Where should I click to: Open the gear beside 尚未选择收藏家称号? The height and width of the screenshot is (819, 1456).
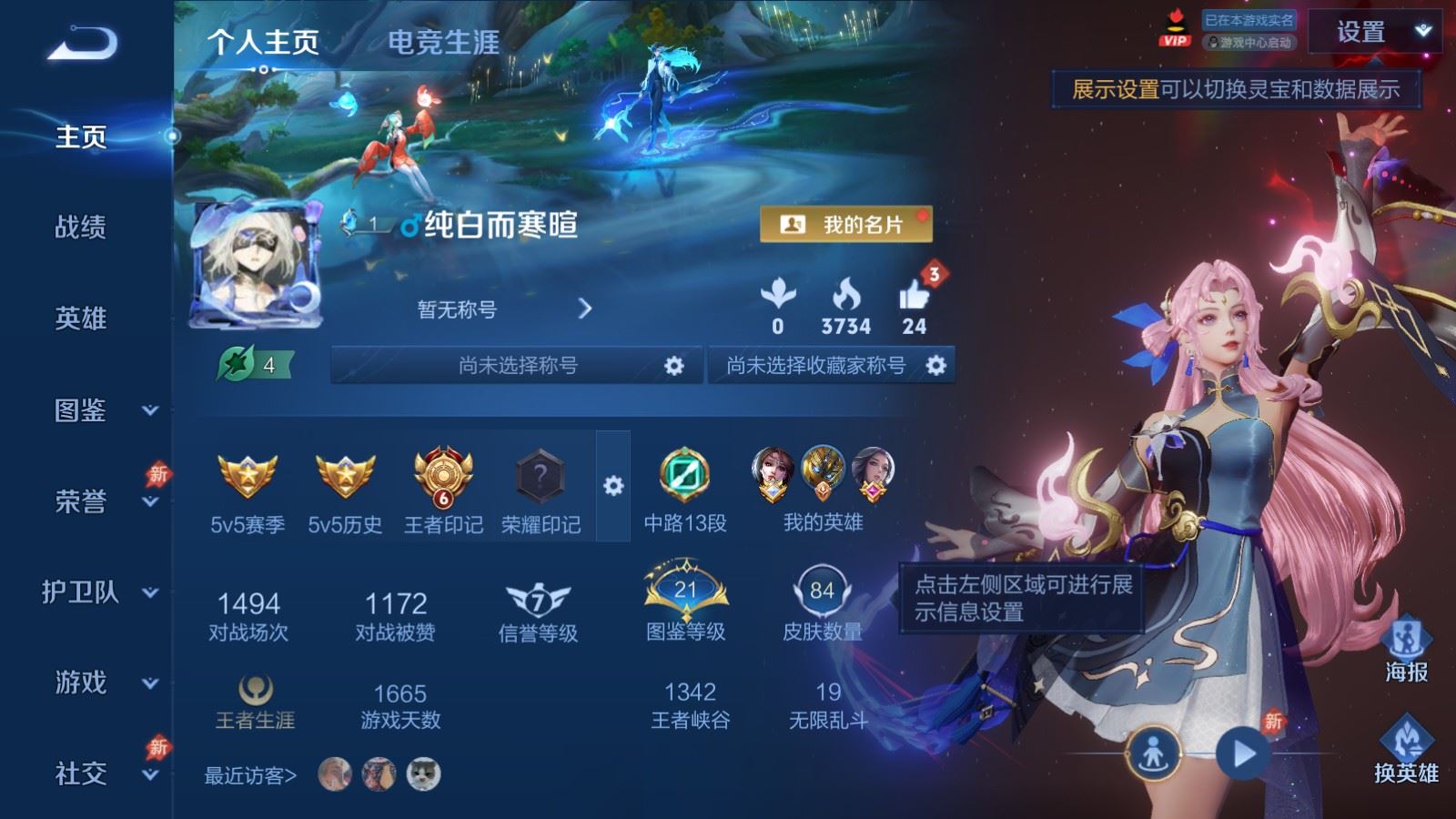coord(935,364)
